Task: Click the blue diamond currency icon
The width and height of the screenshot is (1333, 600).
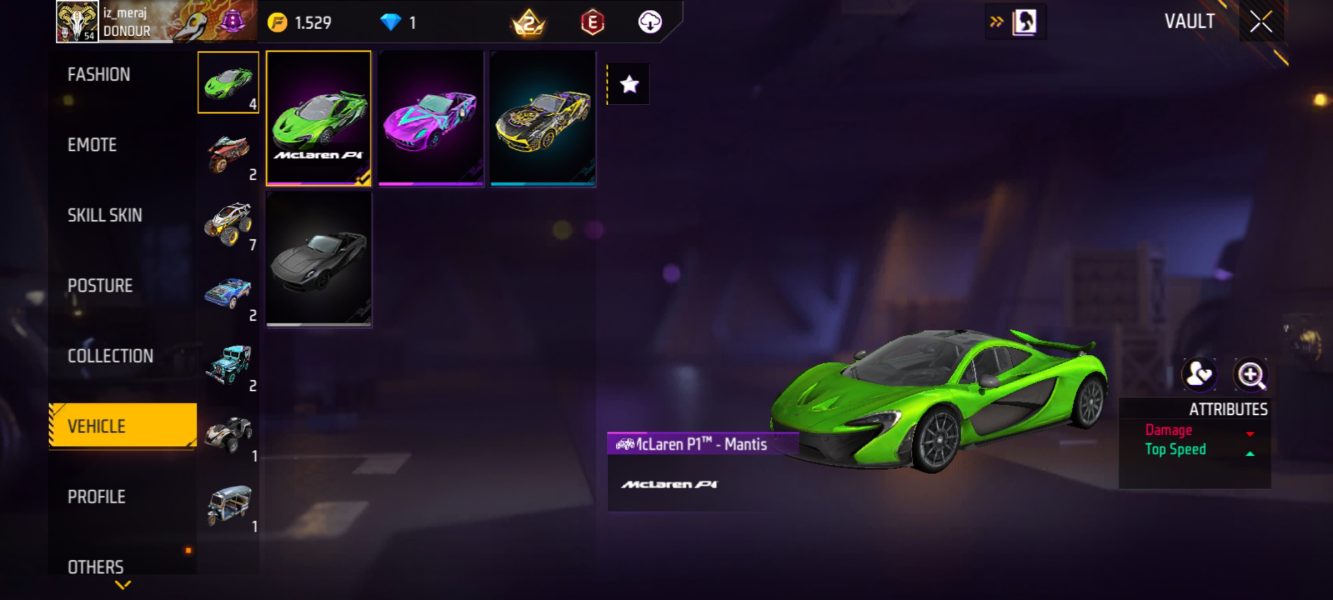Action: (389, 22)
